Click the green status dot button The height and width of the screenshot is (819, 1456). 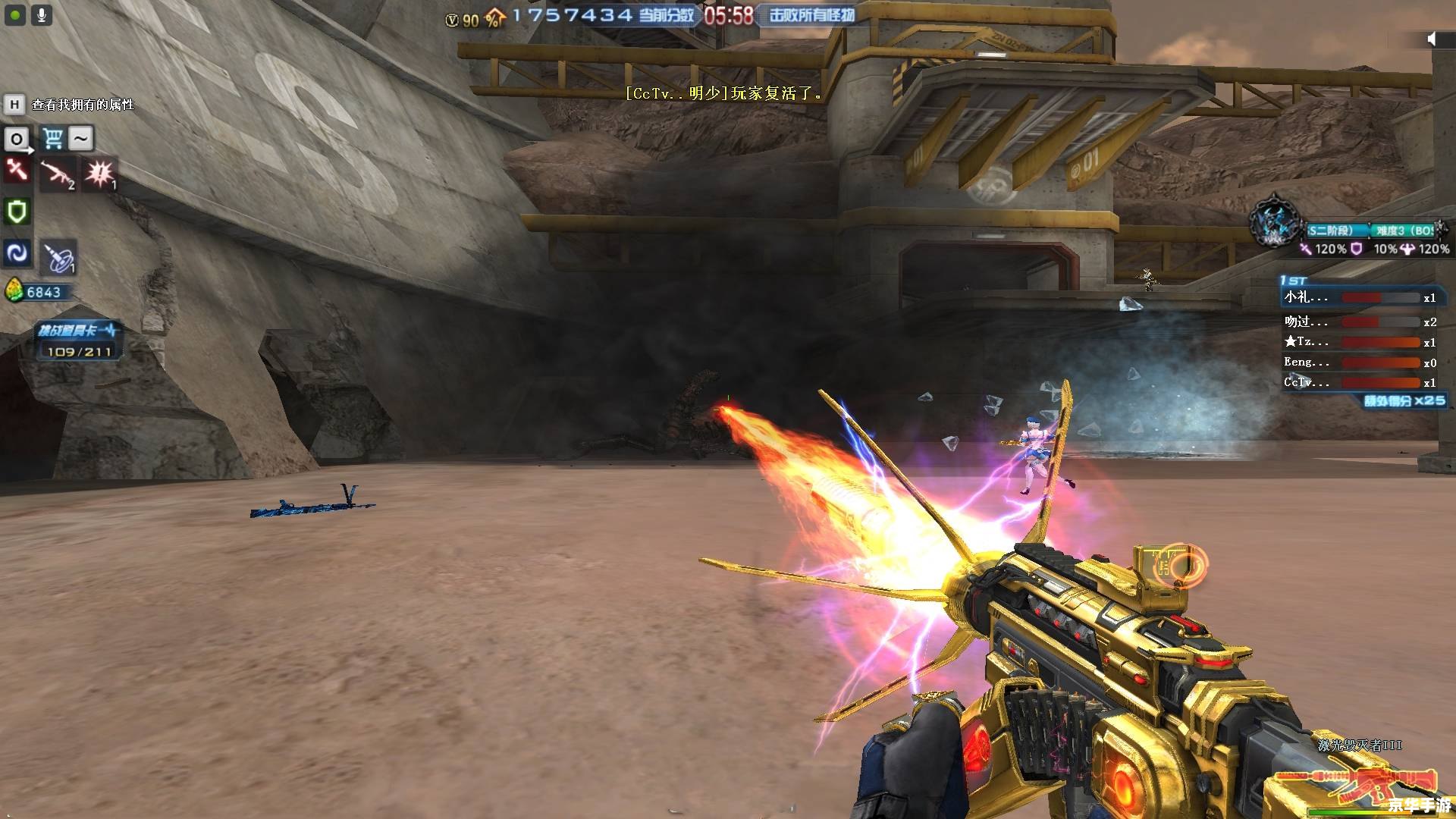pyautogui.click(x=15, y=15)
